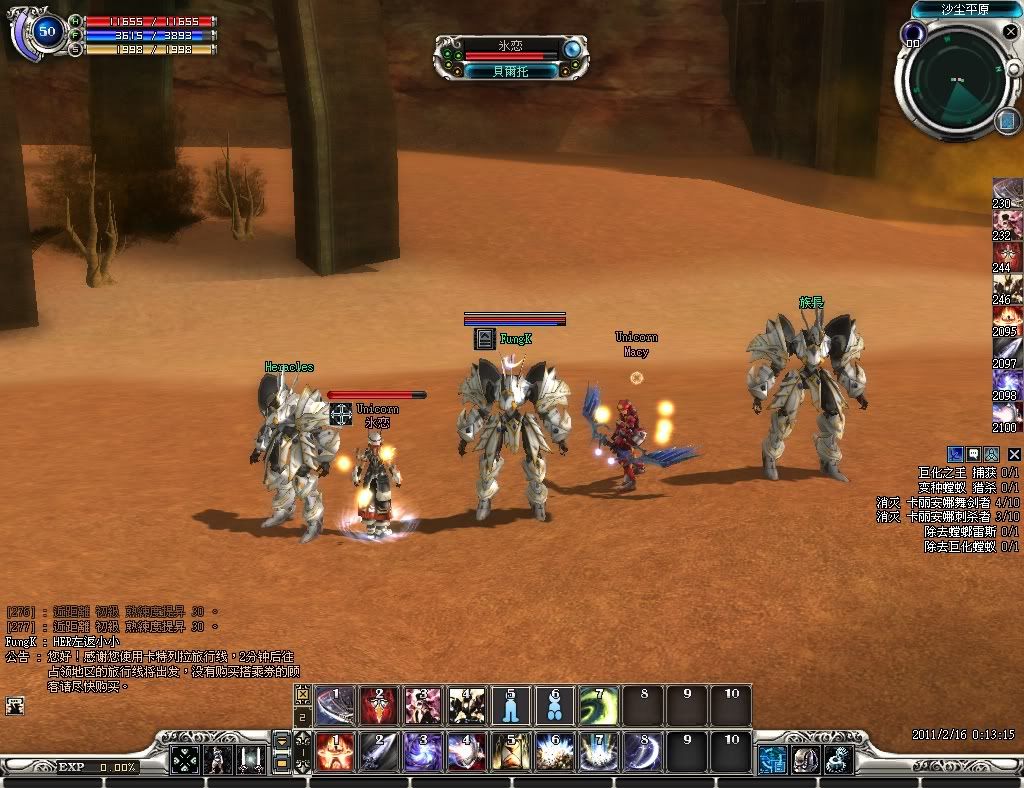Screen dimensions: 1024x788
Task: Activate the green swirl skill in upper slot 7
Action: click(x=598, y=706)
